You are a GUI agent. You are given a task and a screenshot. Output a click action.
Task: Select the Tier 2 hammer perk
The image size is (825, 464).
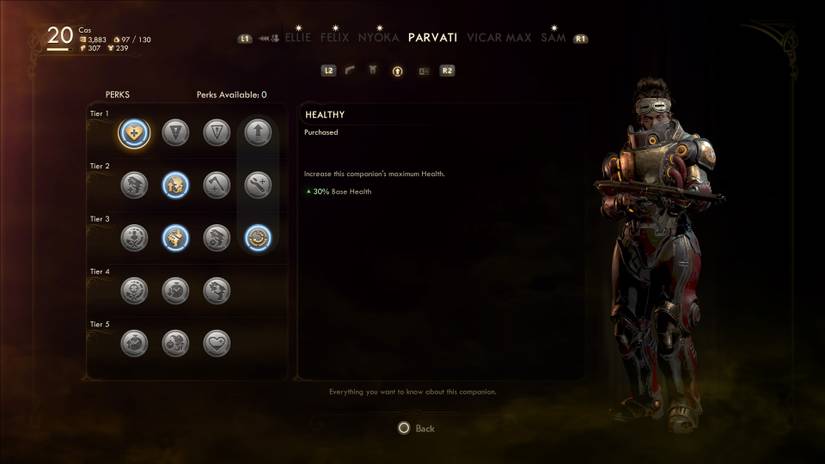click(x=217, y=185)
